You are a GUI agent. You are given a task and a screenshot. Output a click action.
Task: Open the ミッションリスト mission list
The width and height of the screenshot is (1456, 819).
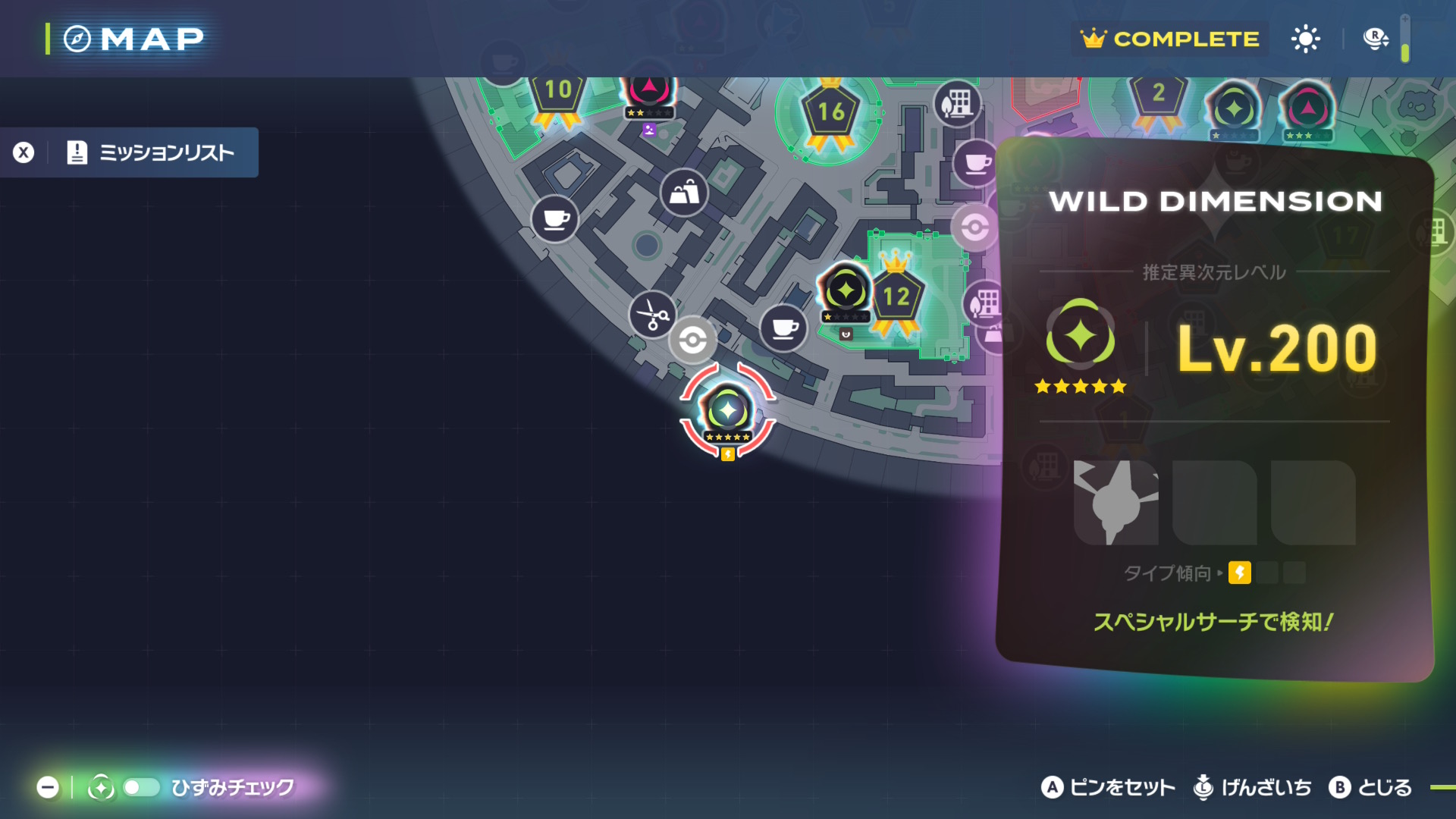152,152
